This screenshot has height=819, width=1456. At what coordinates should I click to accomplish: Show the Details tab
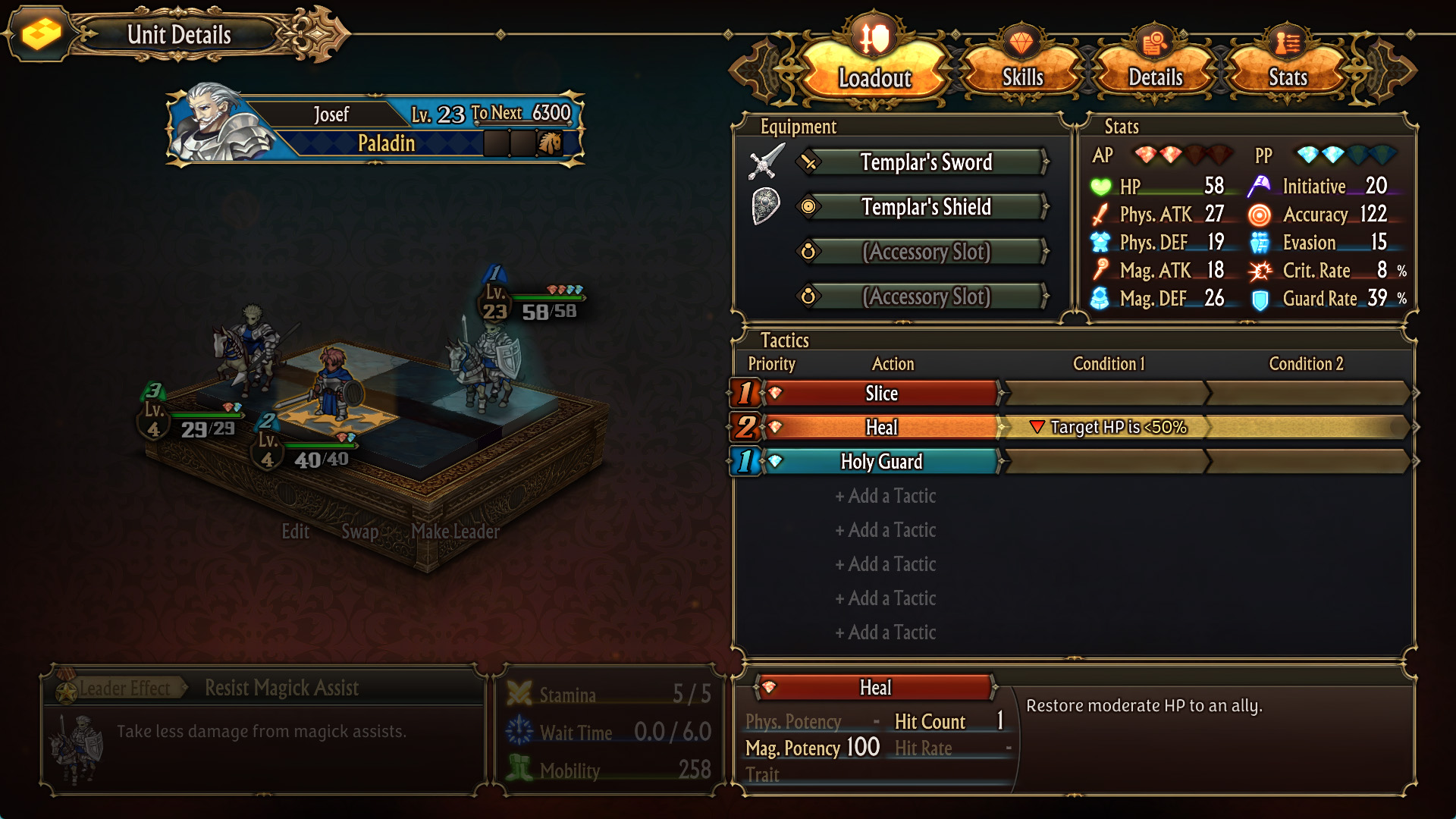[x=1155, y=76]
